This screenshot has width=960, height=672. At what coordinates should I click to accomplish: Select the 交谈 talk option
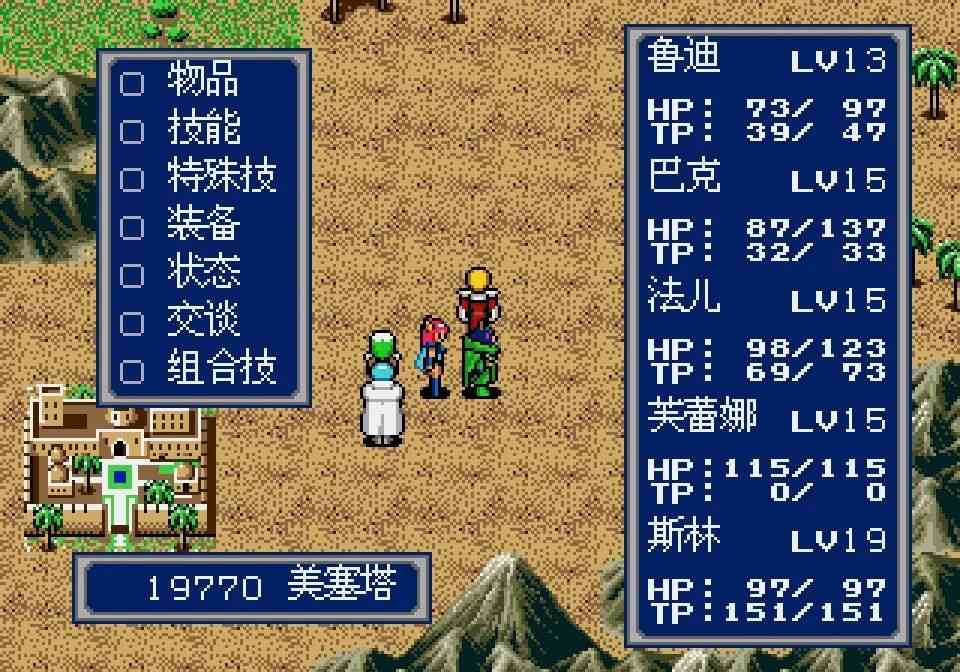(202, 322)
